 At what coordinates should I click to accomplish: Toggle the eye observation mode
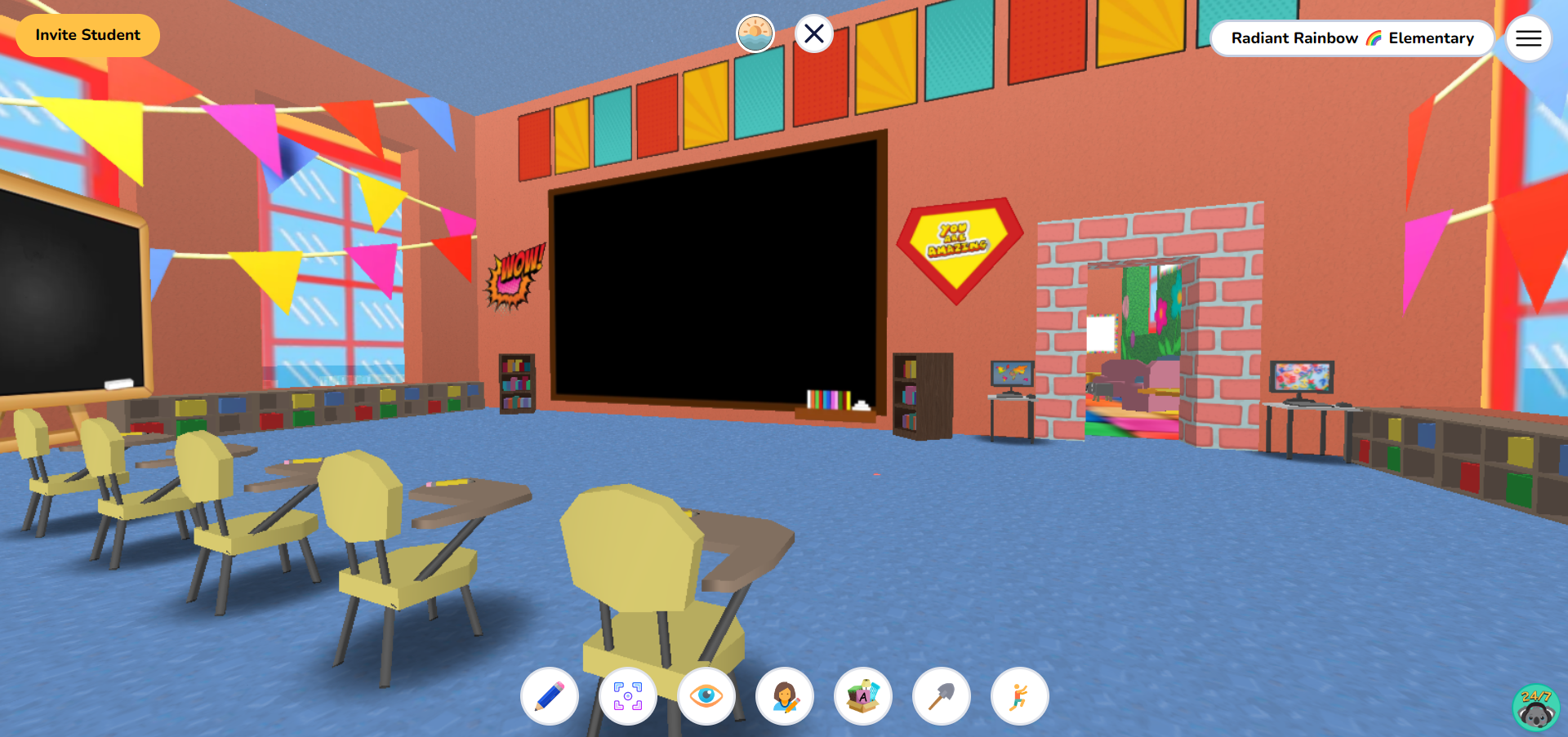[706, 695]
